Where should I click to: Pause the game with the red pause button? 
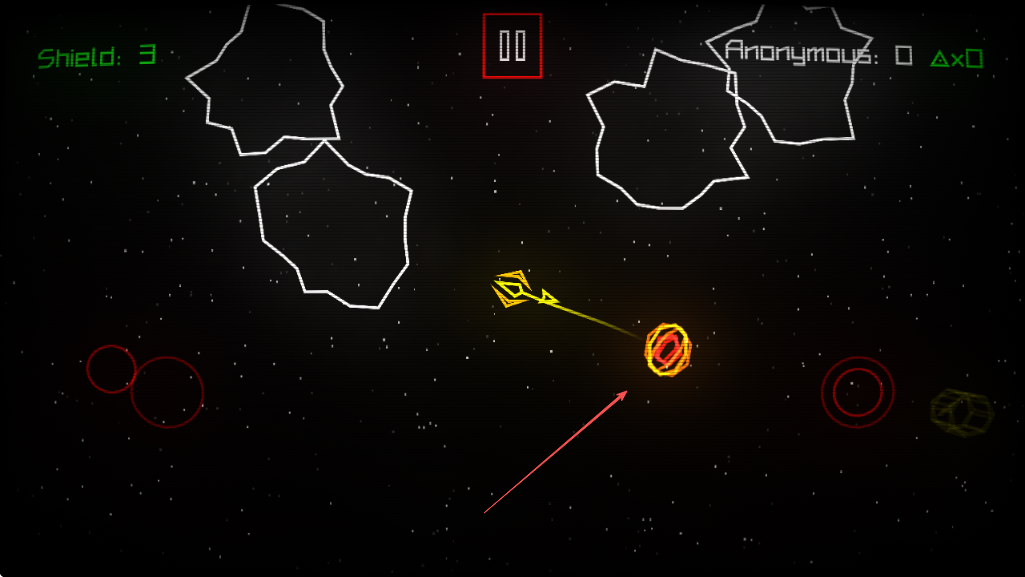[512, 46]
